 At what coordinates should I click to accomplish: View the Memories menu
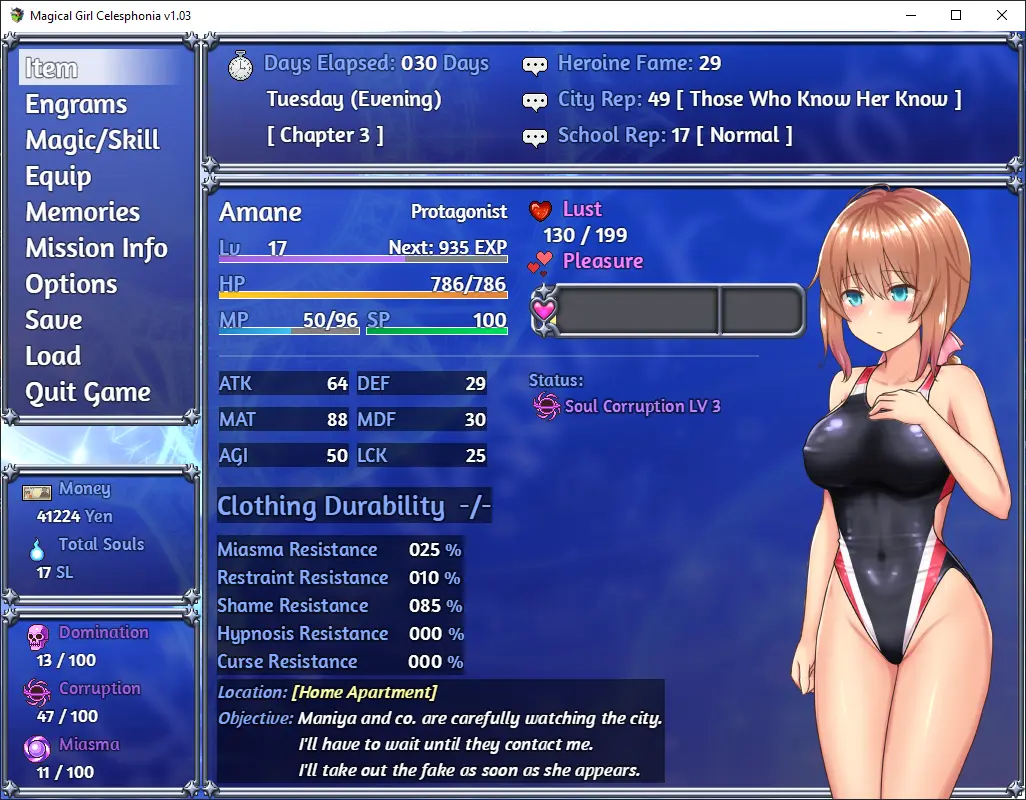(x=83, y=212)
